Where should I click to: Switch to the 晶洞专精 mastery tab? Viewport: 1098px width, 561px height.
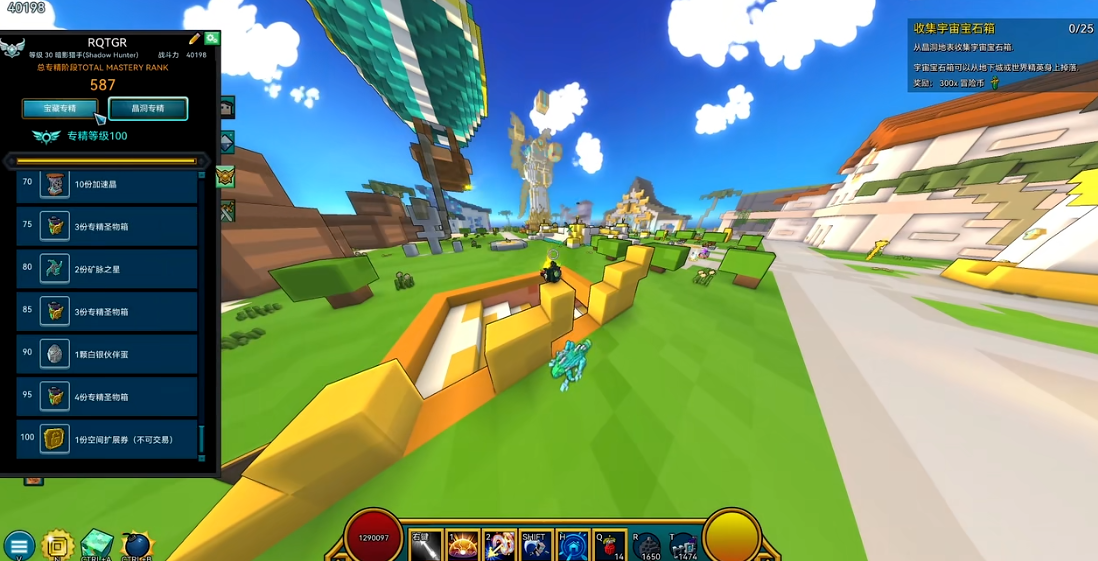147,108
